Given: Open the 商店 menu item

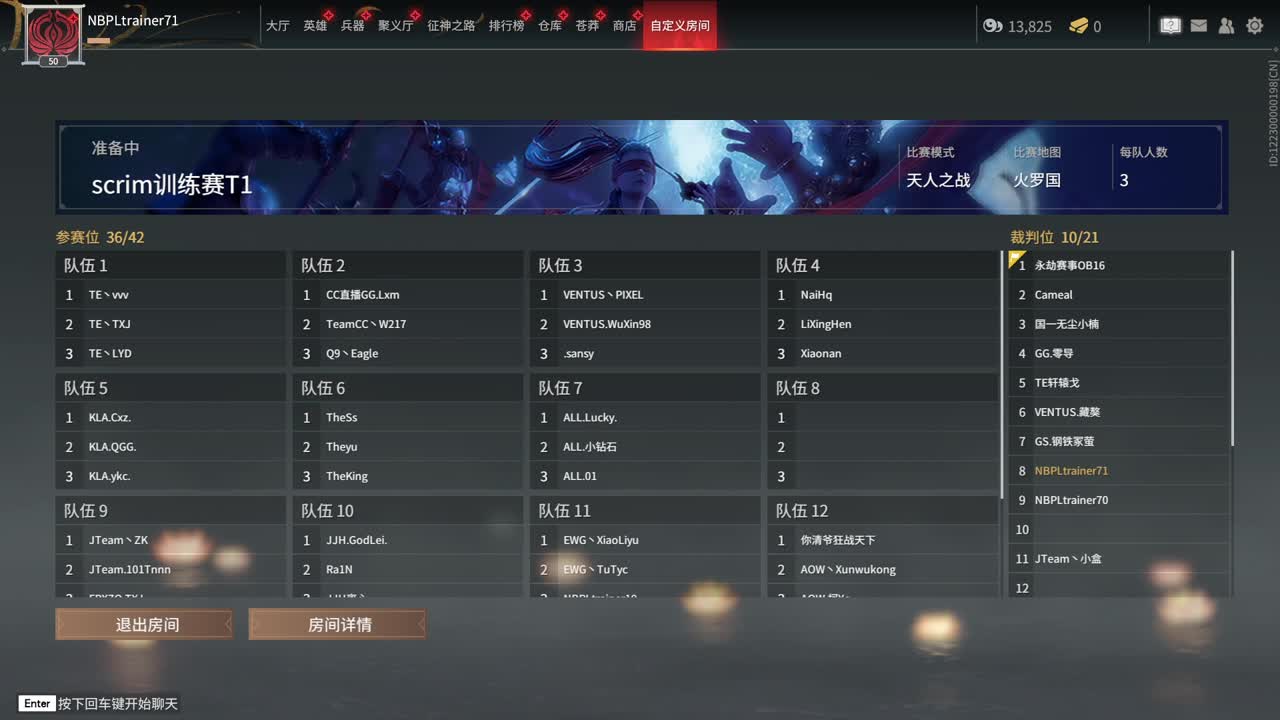Looking at the screenshot, I should [624, 27].
